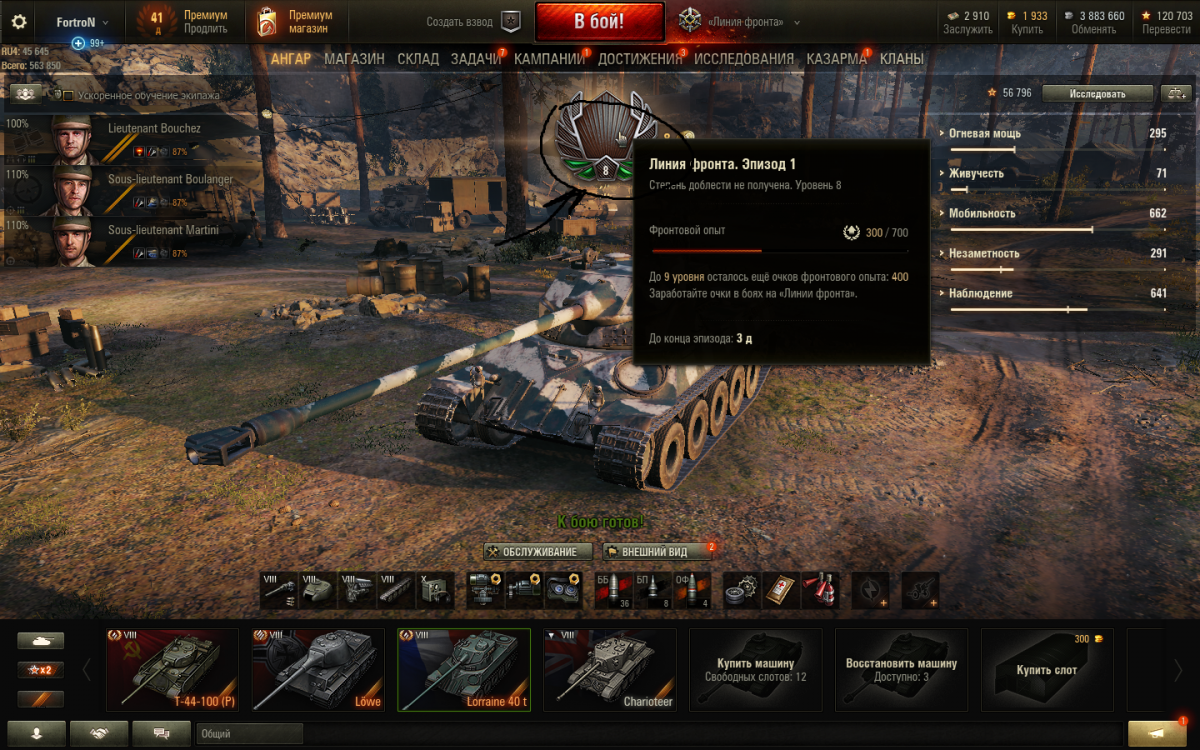Open the КАМПАНИИ tab
The image size is (1200, 750).
(548, 59)
